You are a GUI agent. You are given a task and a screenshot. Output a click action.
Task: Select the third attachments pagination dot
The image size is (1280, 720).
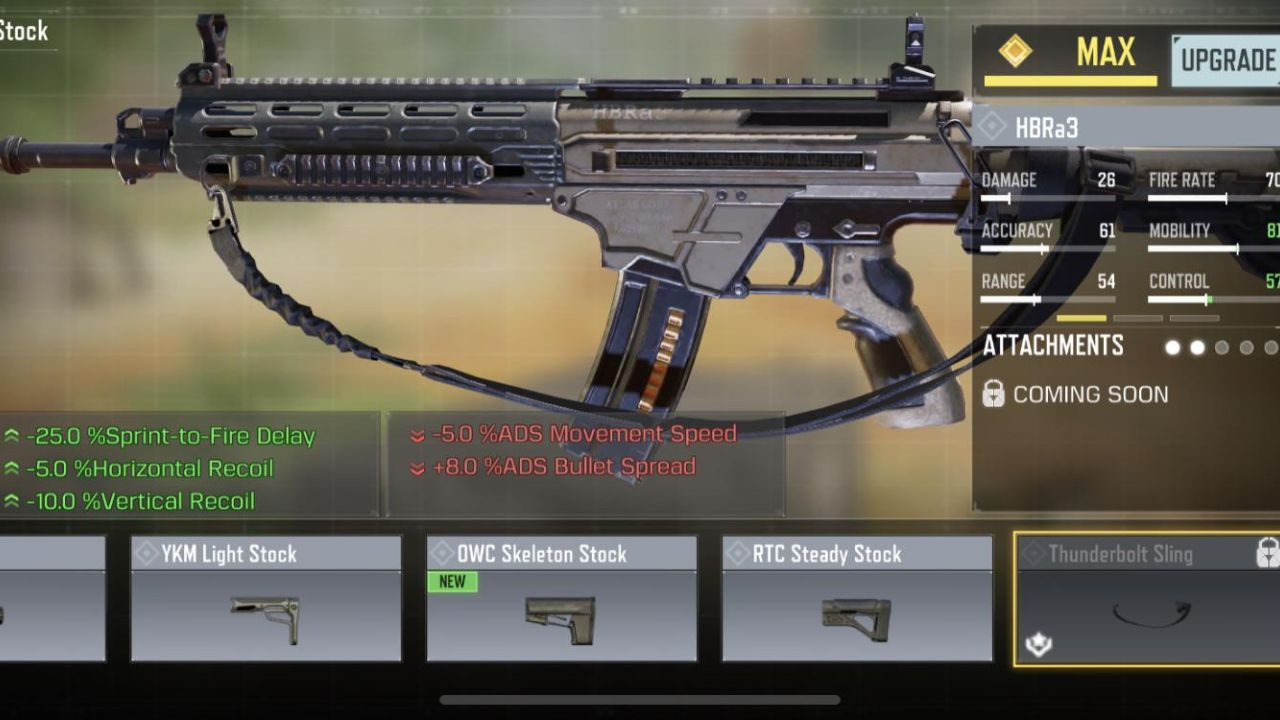click(x=1221, y=346)
